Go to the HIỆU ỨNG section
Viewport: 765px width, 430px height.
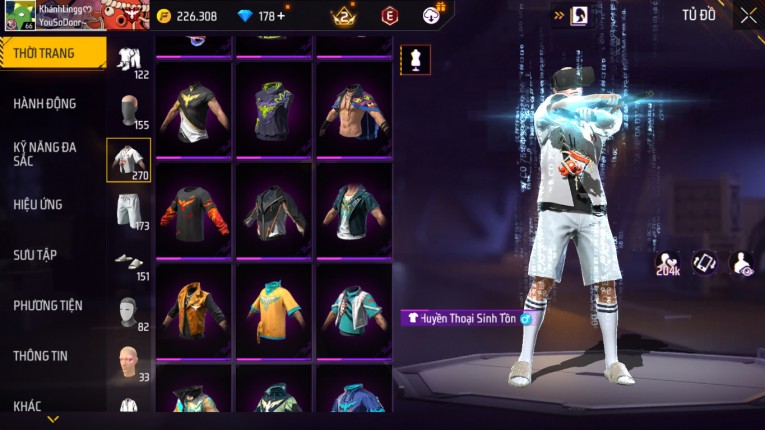39,204
